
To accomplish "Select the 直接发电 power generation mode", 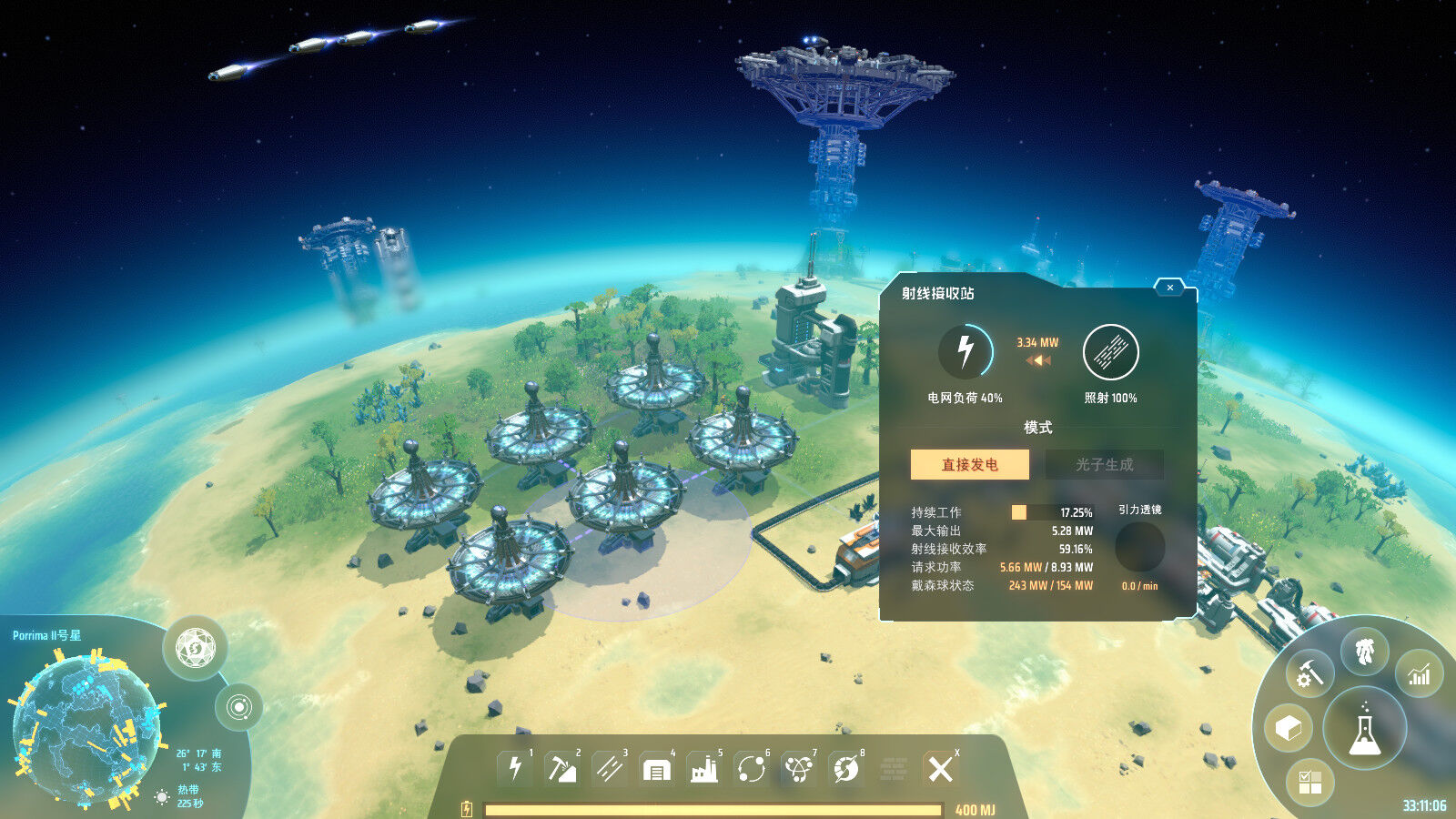I will point(970,464).
